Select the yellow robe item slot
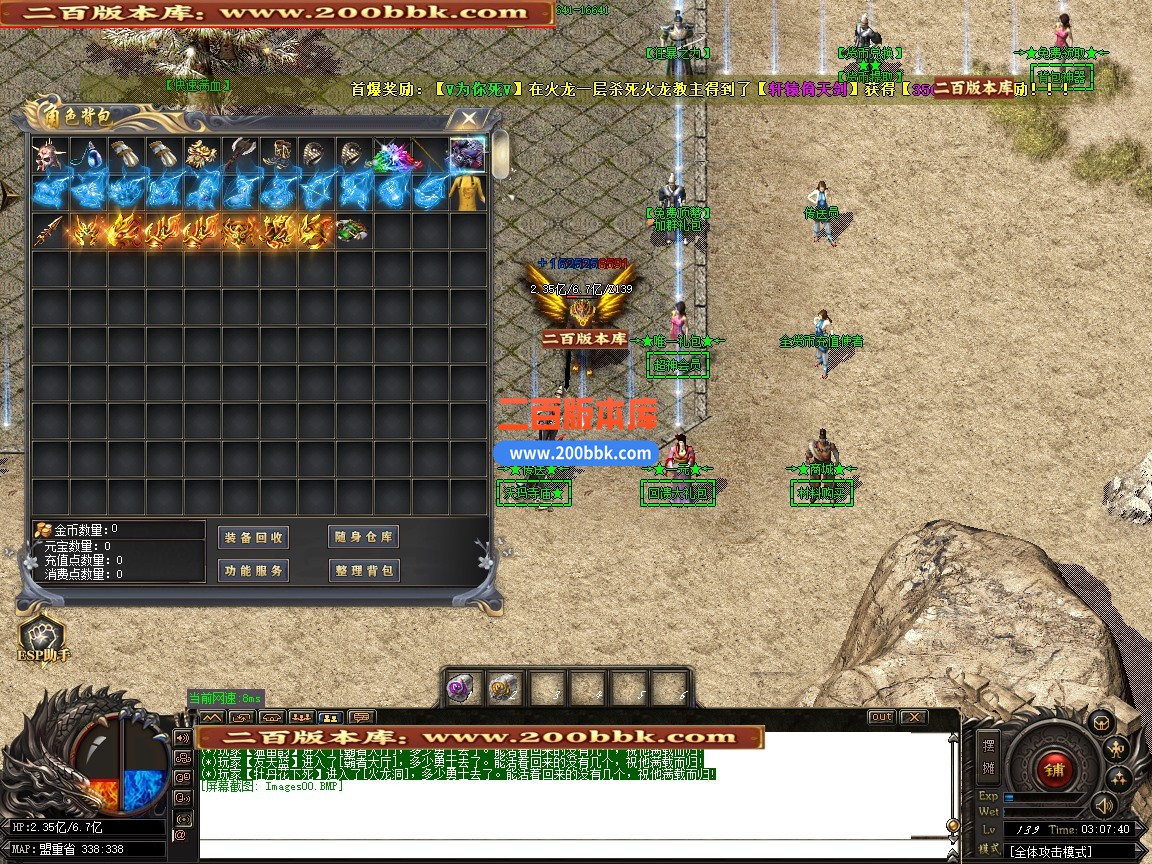 467,193
